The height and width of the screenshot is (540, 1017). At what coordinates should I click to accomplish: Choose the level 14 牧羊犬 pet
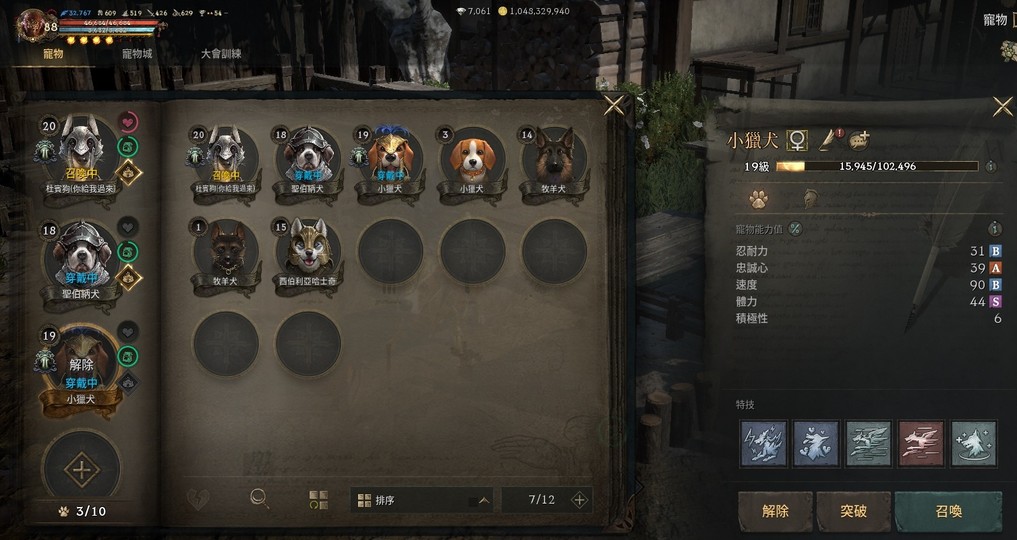[553, 160]
